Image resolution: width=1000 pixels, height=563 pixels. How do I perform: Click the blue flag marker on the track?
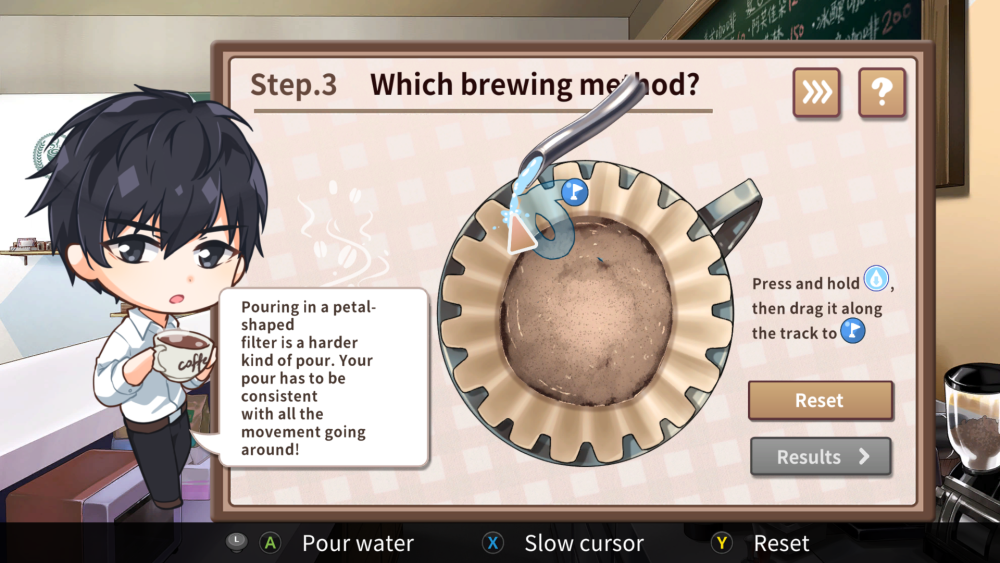pyautogui.click(x=574, y=192)
